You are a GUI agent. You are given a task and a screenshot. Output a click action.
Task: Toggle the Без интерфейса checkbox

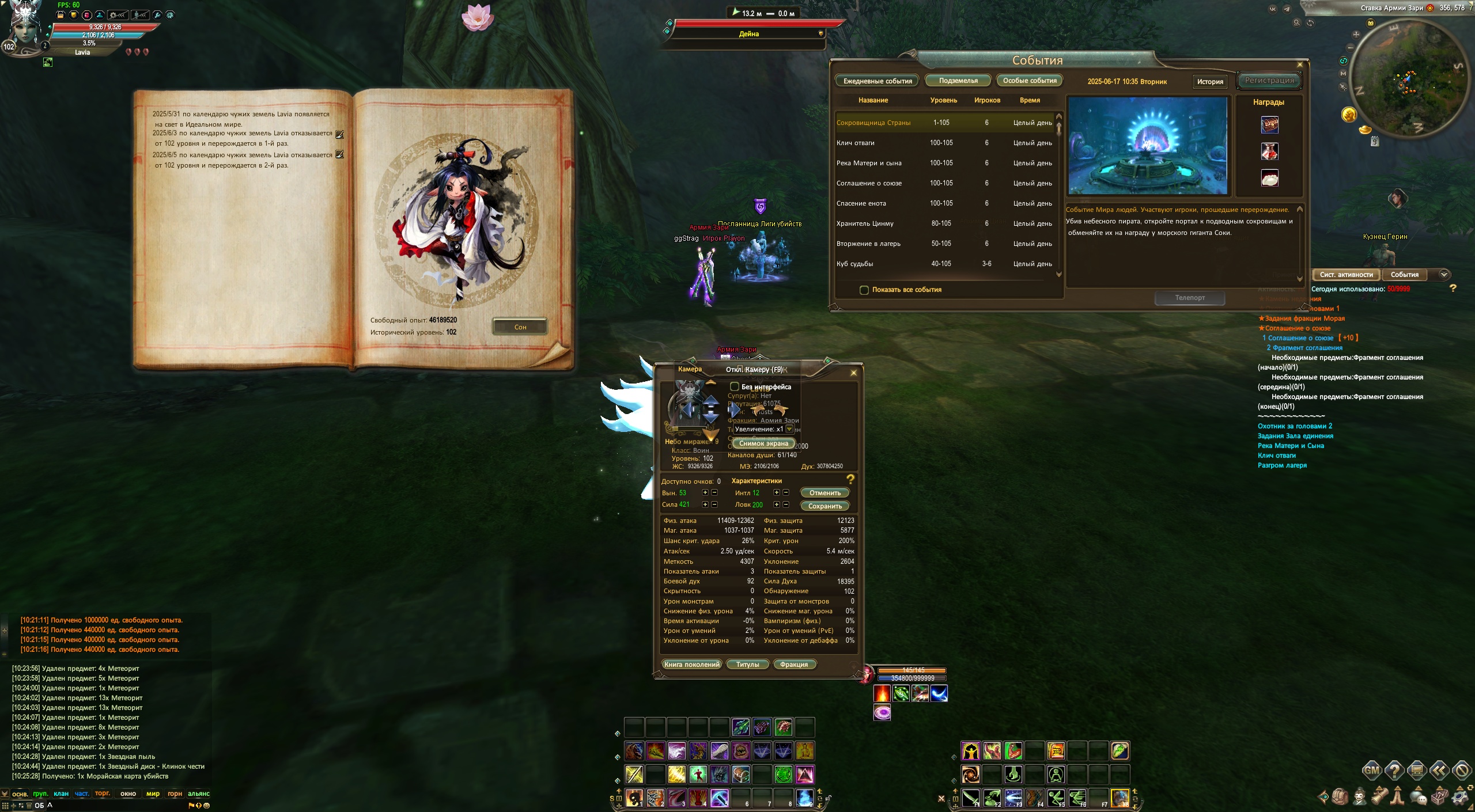tap(735, 386)
